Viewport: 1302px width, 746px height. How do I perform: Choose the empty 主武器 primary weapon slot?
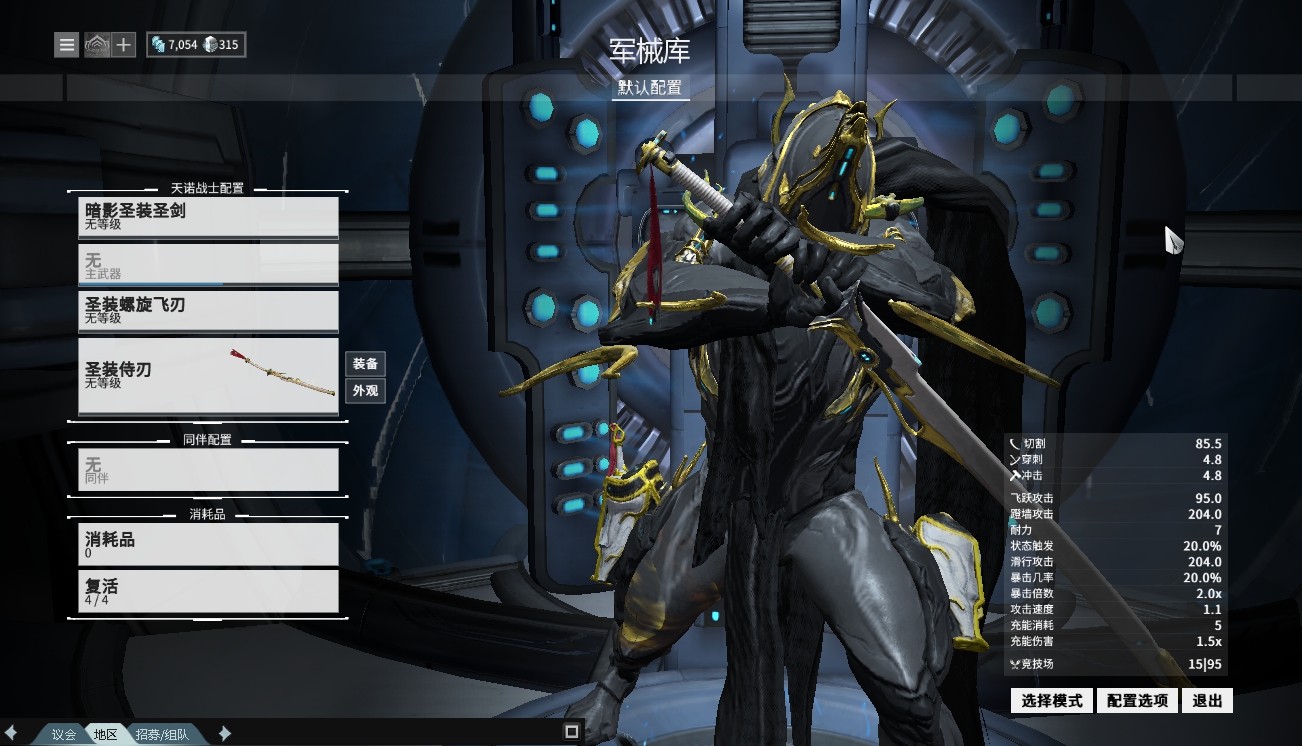pos(208,265)
